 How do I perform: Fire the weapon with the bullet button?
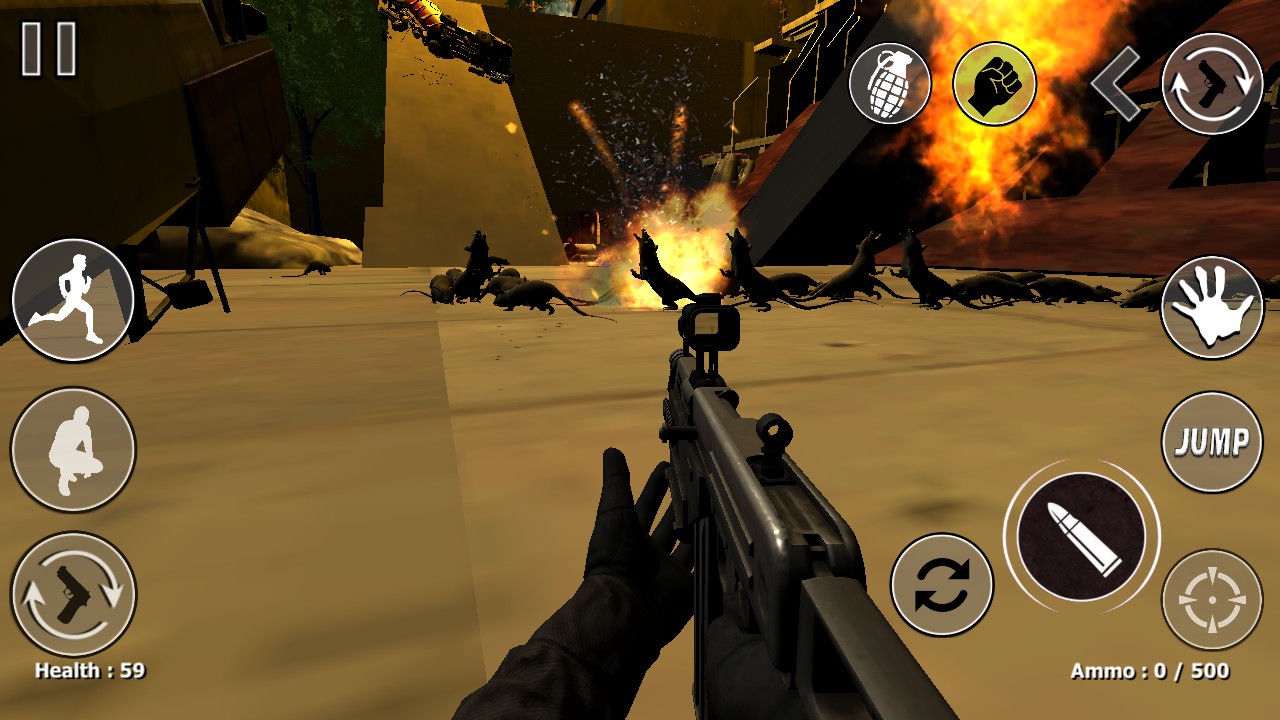[x=1081, y=537]
